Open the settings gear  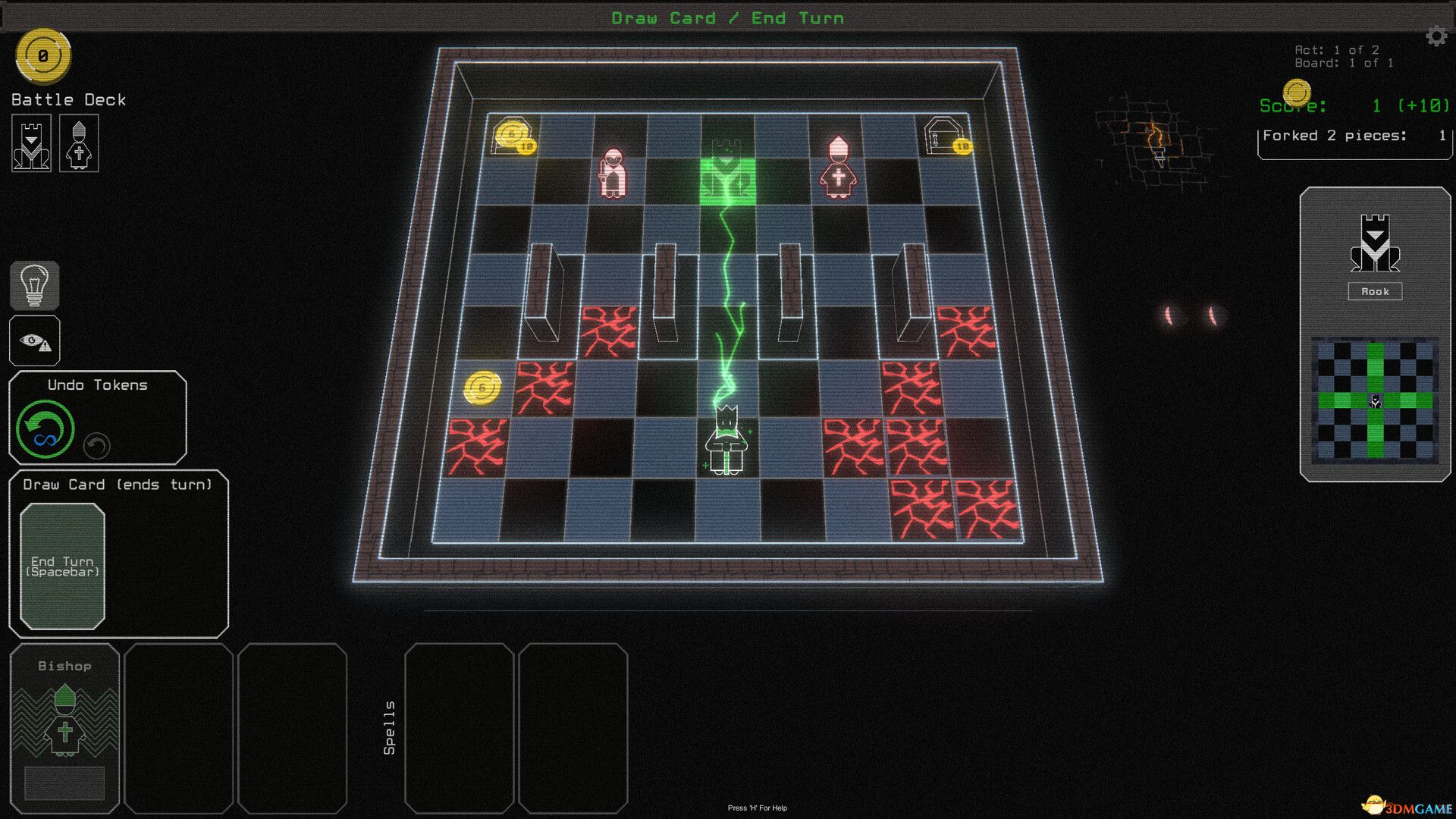click(1436, 34)
